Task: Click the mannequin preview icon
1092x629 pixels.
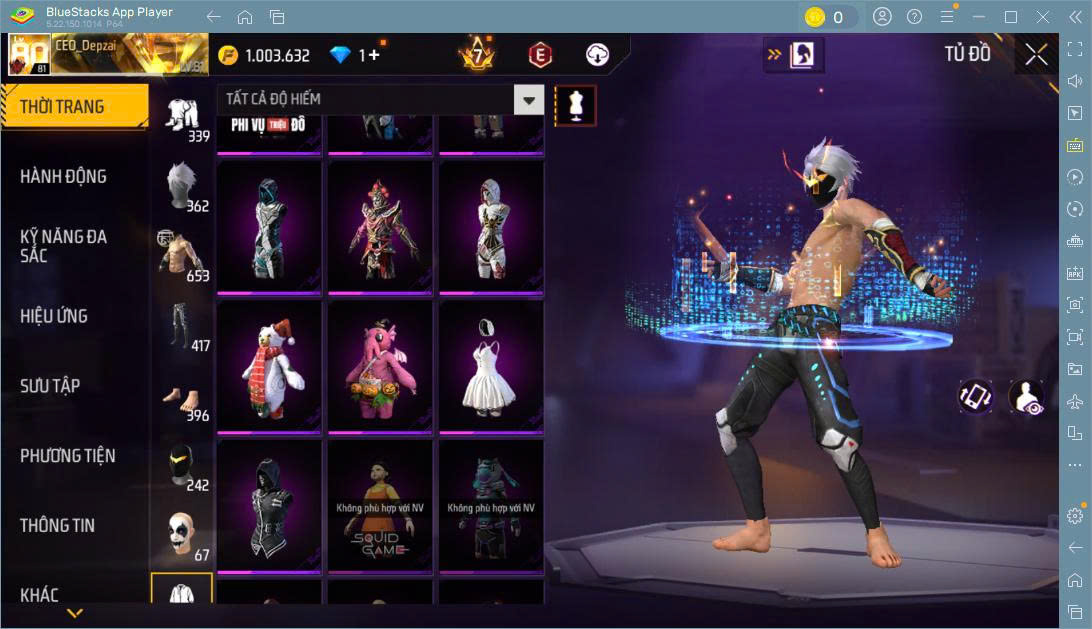Action: pos(575,105)
